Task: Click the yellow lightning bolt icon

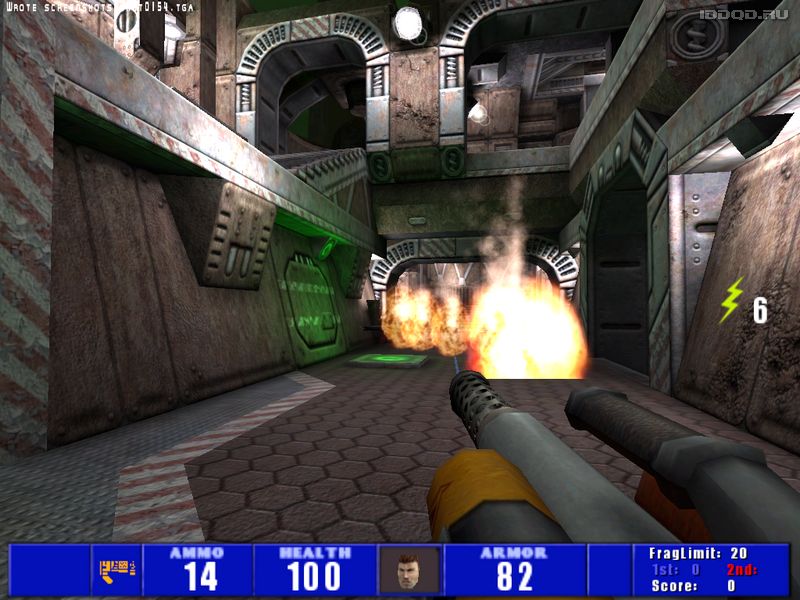Action: click(x=733, y=300)
